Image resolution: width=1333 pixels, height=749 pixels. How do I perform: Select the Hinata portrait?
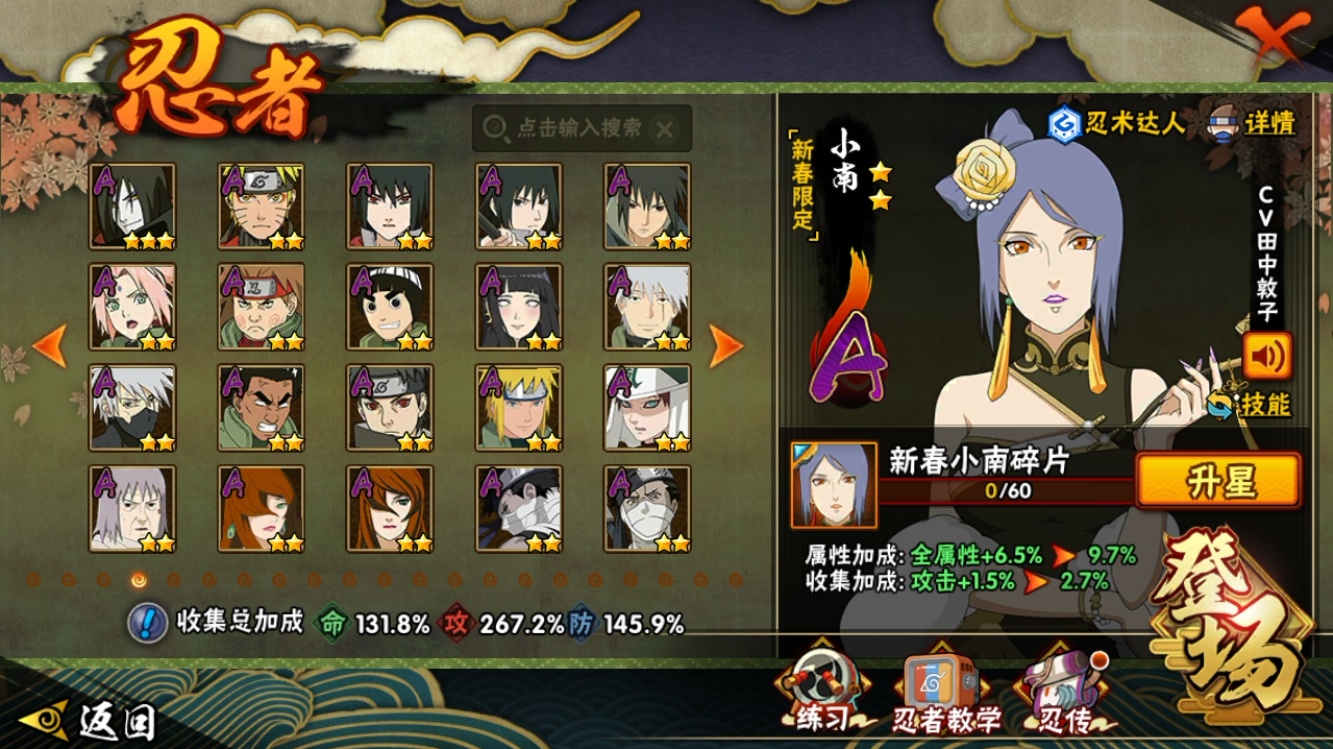[518, 307]
